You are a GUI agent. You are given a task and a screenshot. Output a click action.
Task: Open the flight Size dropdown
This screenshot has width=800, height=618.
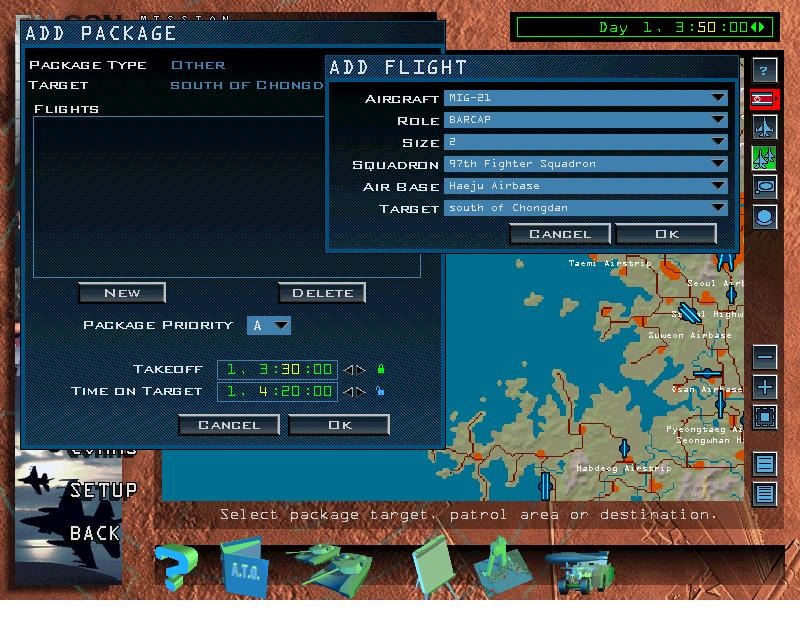point(585,142)
